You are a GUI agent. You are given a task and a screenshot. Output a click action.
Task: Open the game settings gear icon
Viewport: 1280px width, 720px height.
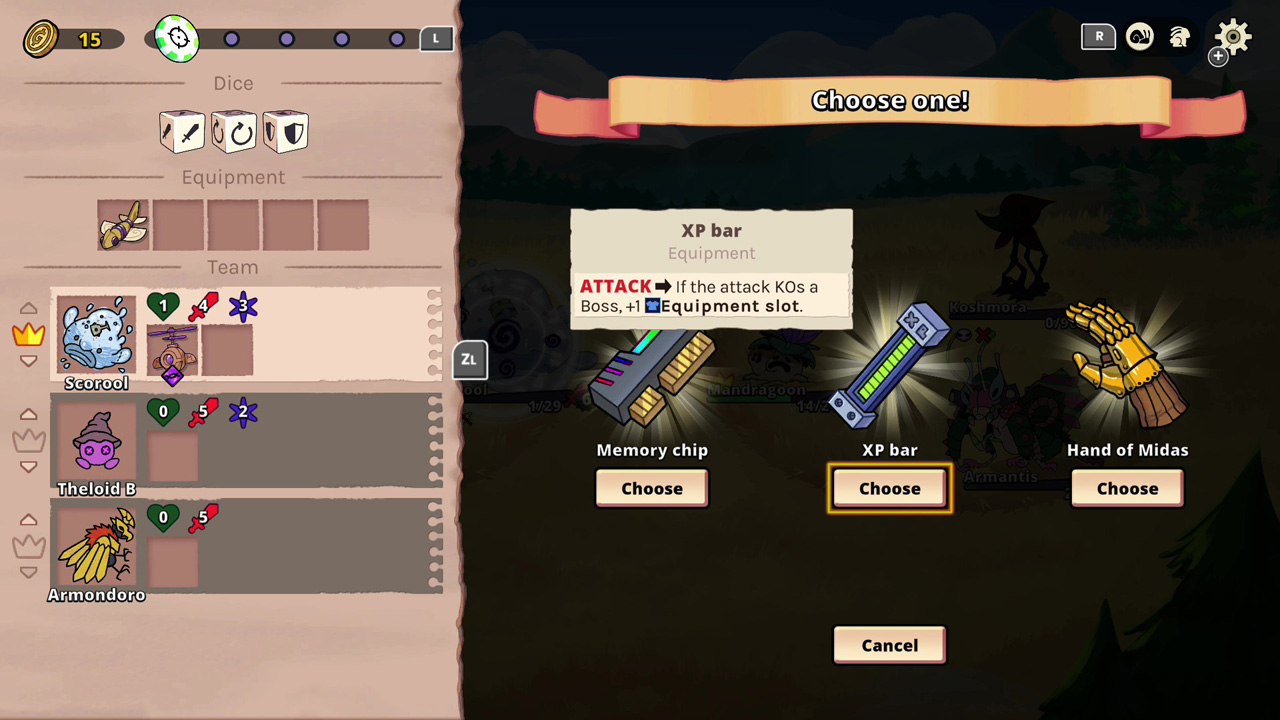coord(1232,37)
